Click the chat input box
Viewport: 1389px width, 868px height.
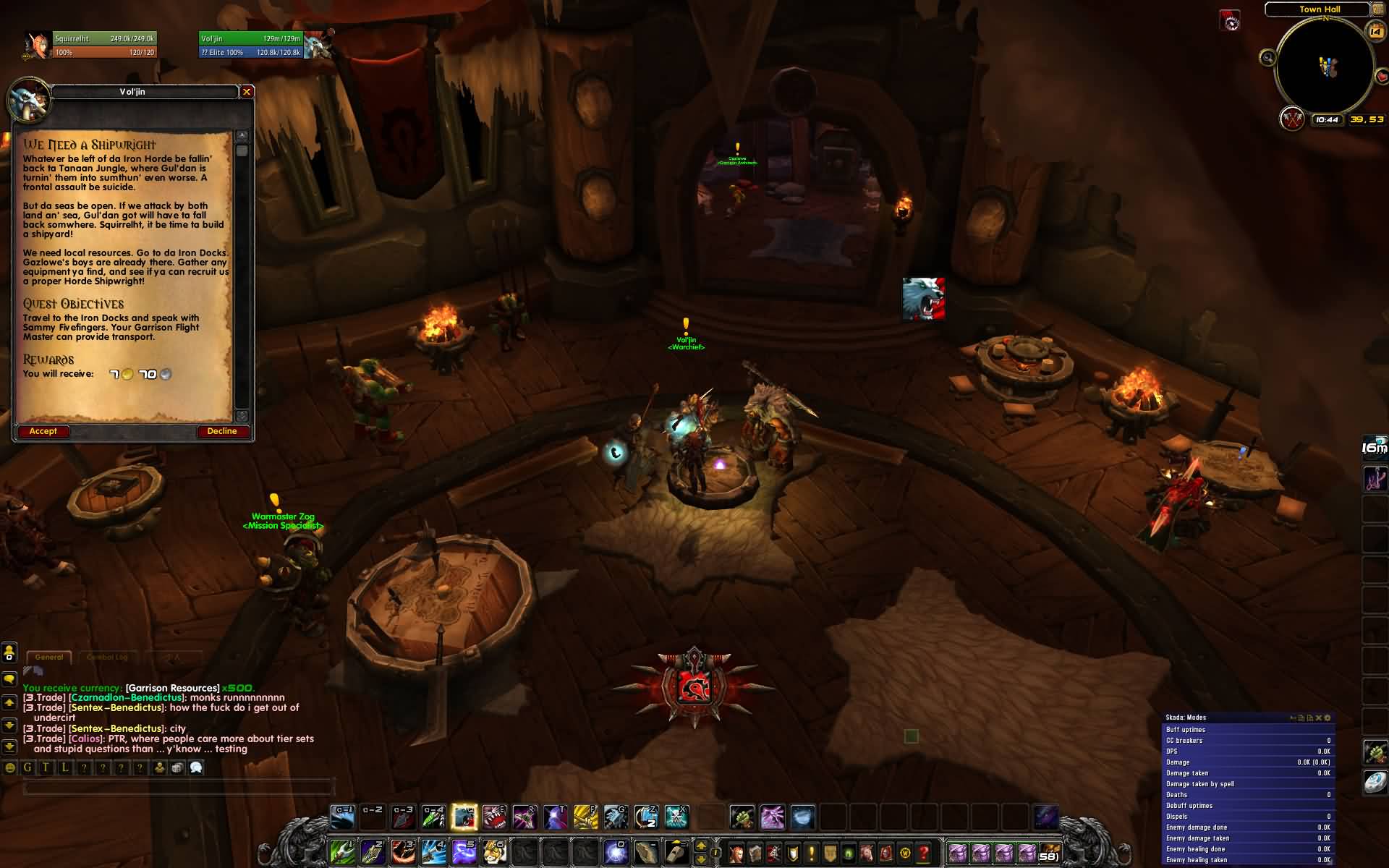(x=177, y=787)
